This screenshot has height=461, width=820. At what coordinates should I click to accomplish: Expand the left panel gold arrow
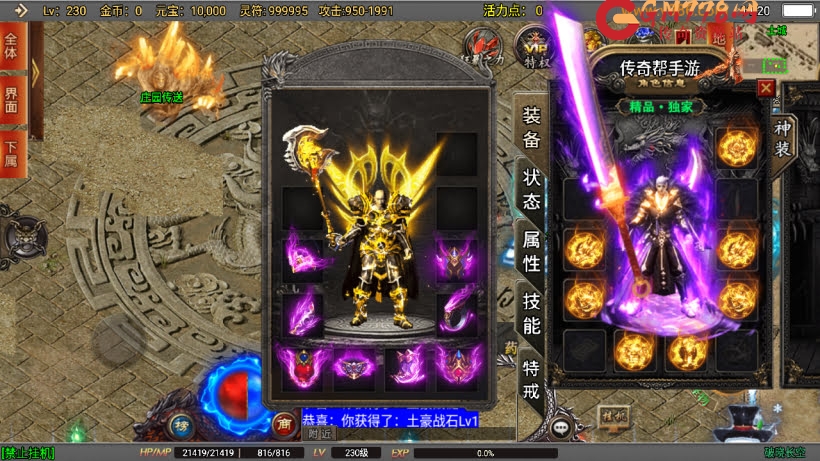(x=35, y=74)
